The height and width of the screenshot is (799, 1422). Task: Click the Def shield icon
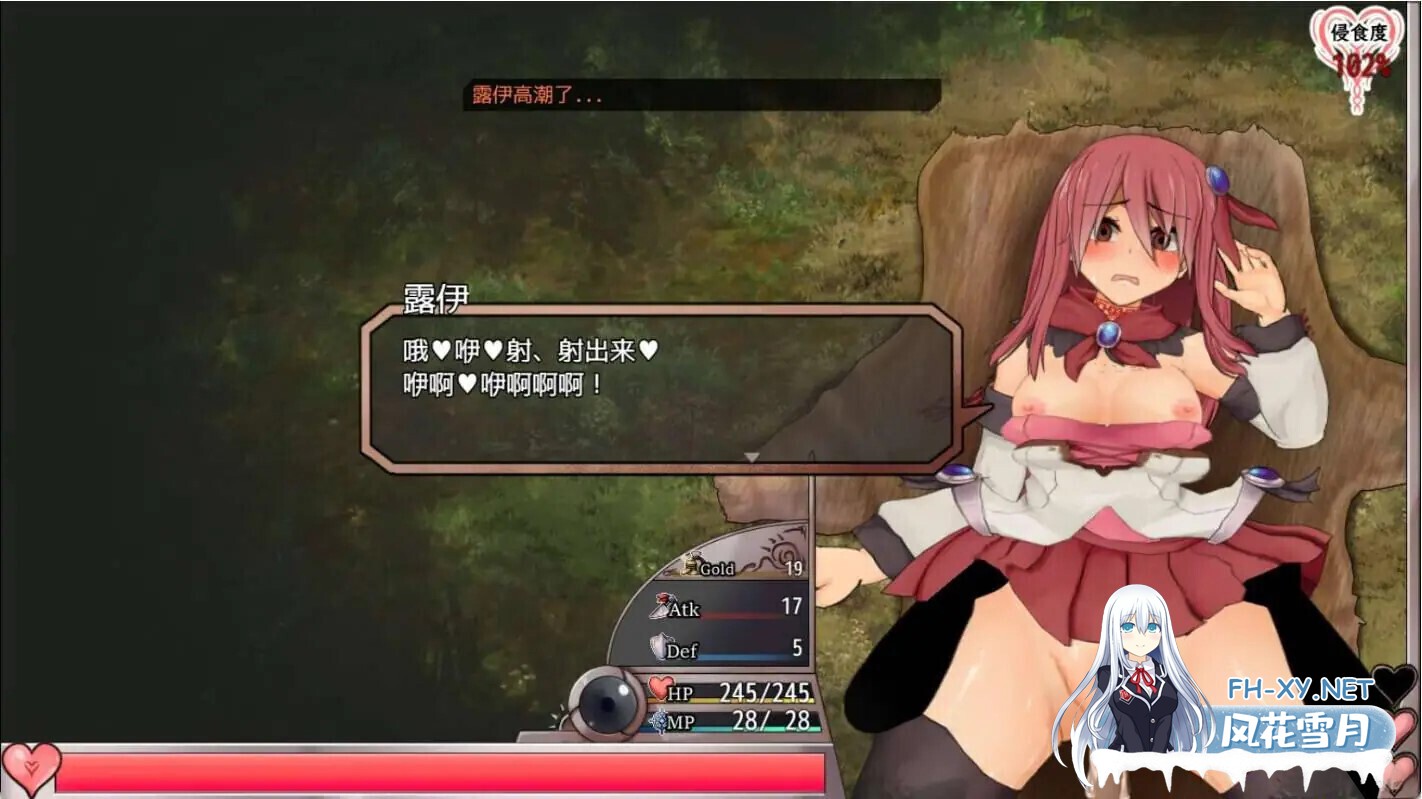coord(660,646)
